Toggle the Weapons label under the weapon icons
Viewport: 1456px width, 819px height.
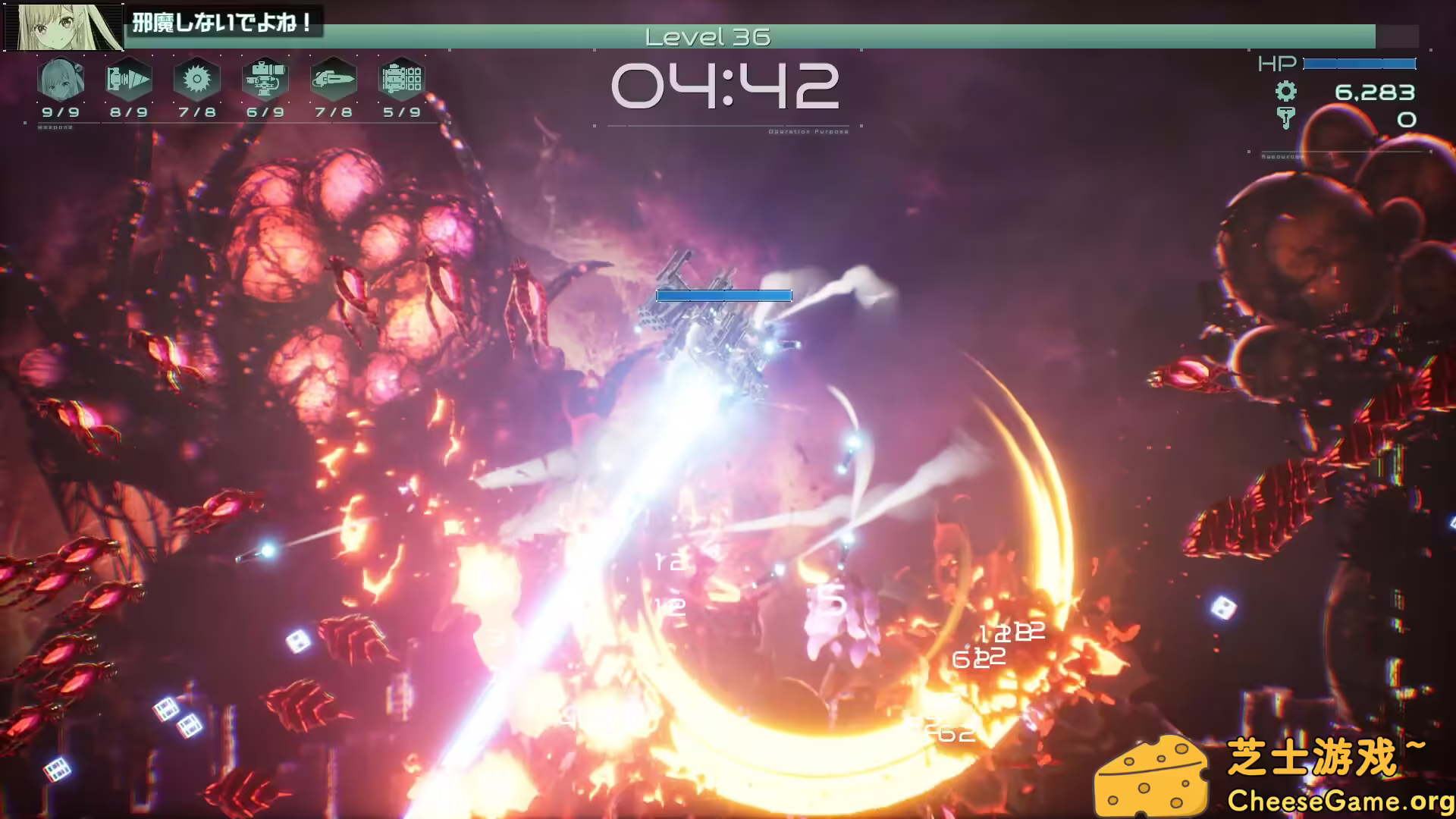(x=57, y=127)
